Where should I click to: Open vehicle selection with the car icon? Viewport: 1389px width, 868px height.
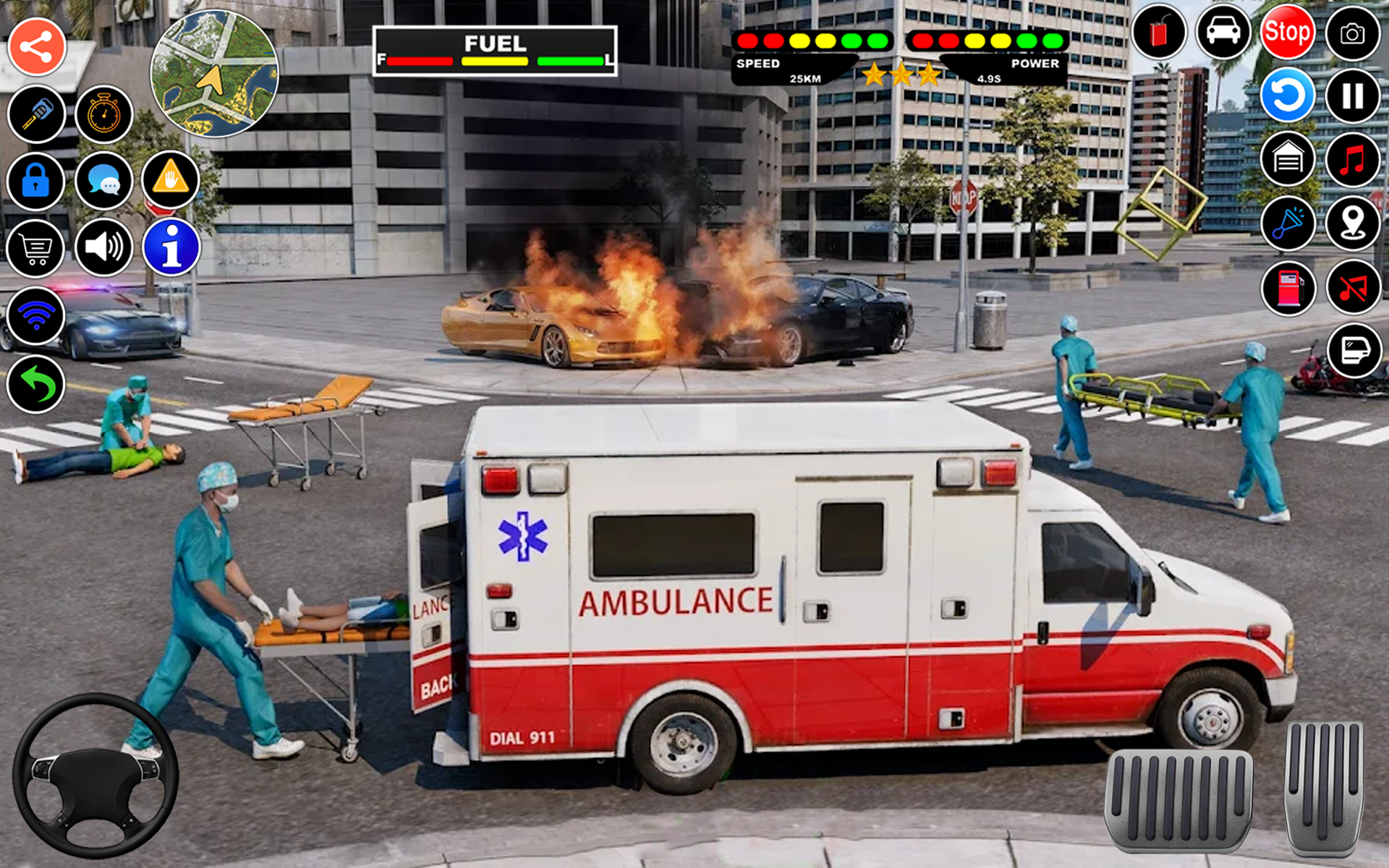click(1223, 33)
